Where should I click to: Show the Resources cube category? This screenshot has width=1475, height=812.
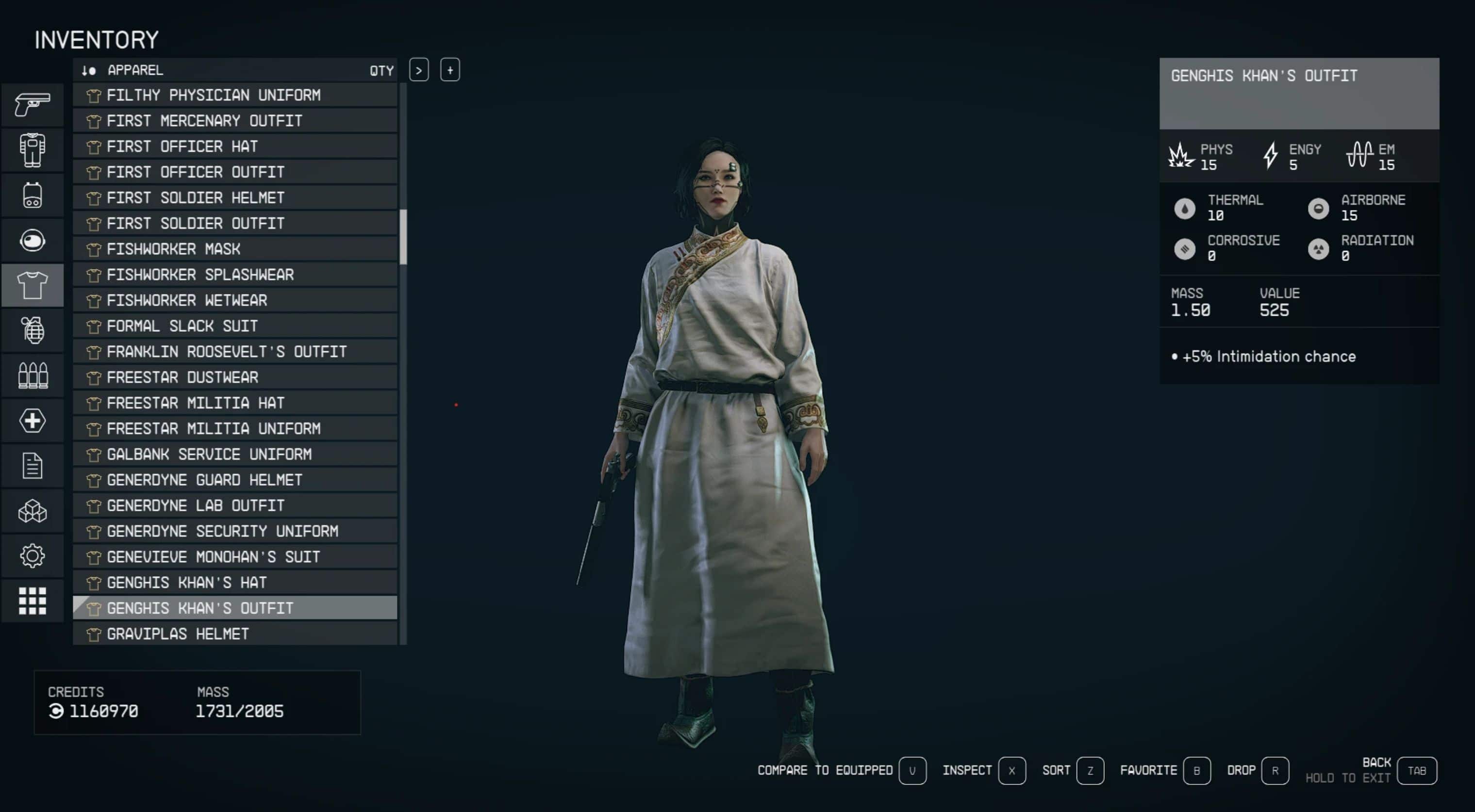click(x=32, y=511)
